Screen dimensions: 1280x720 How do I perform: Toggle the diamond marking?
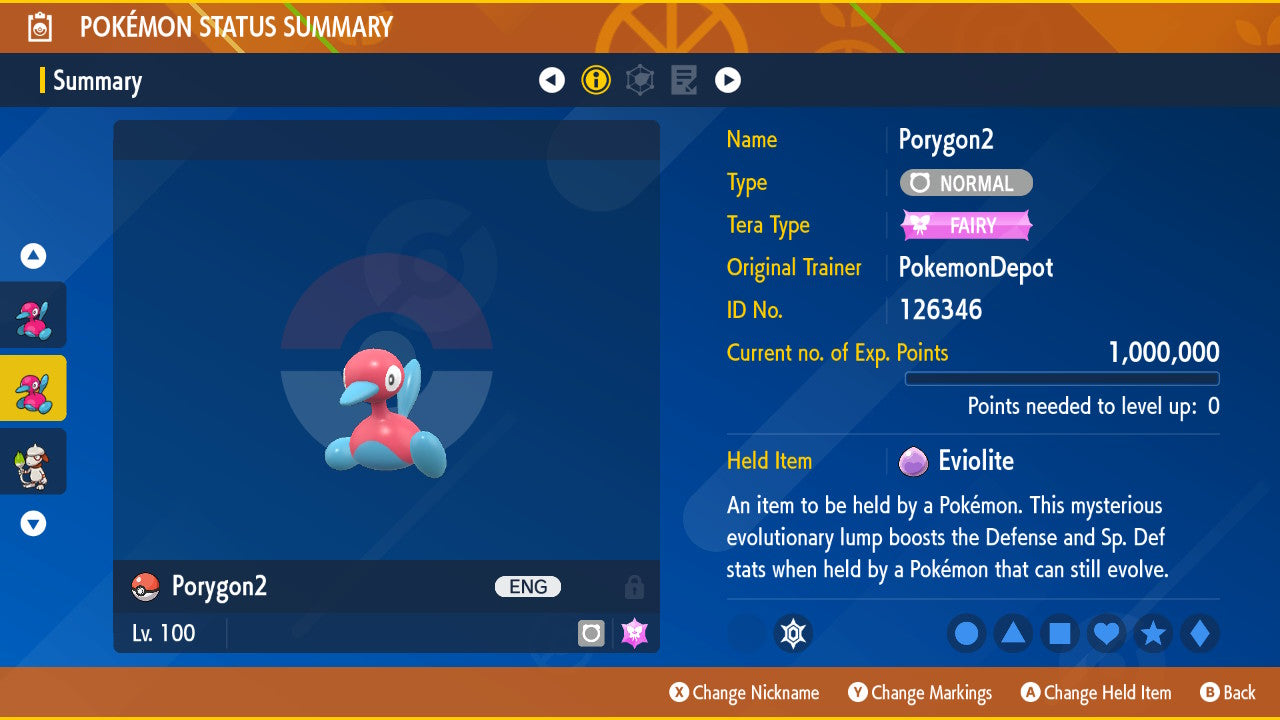[1200, 633]
